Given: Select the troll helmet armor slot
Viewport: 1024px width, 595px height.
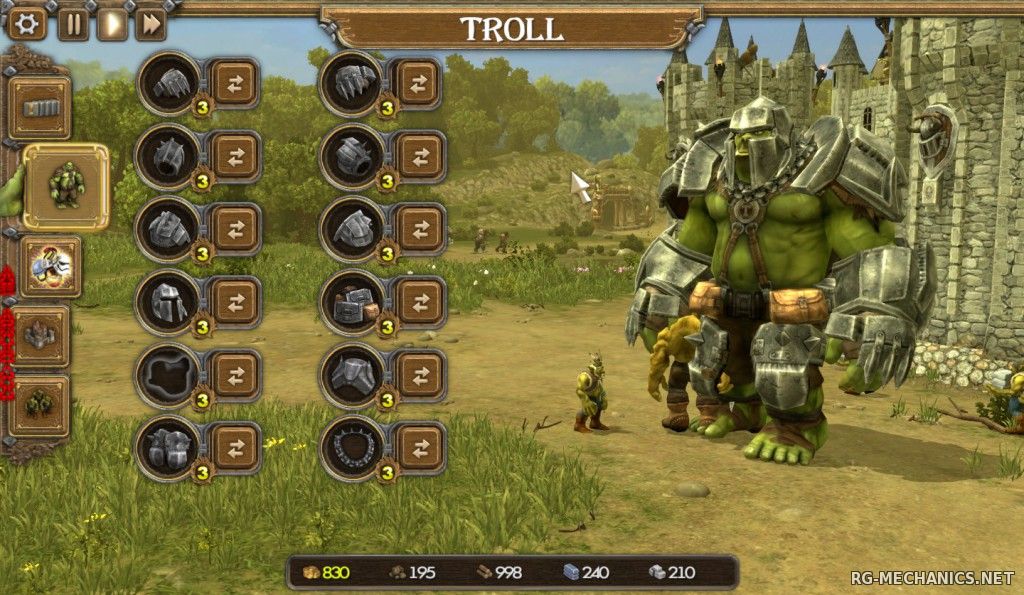Looking at the screenshot, I should 168,301.
